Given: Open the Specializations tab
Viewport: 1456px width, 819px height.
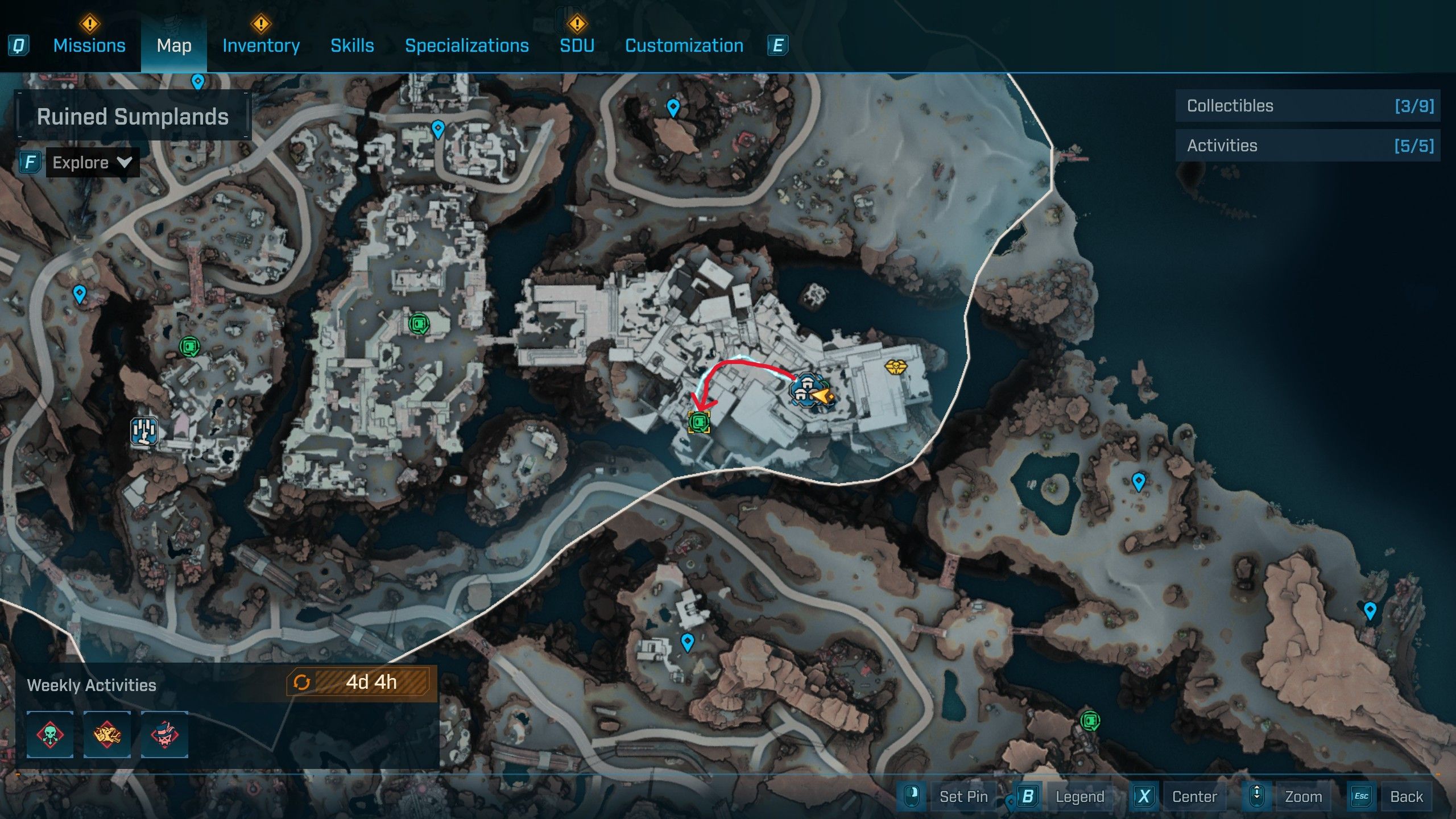Looking at the screenshot, I should [x=466, y=45].
